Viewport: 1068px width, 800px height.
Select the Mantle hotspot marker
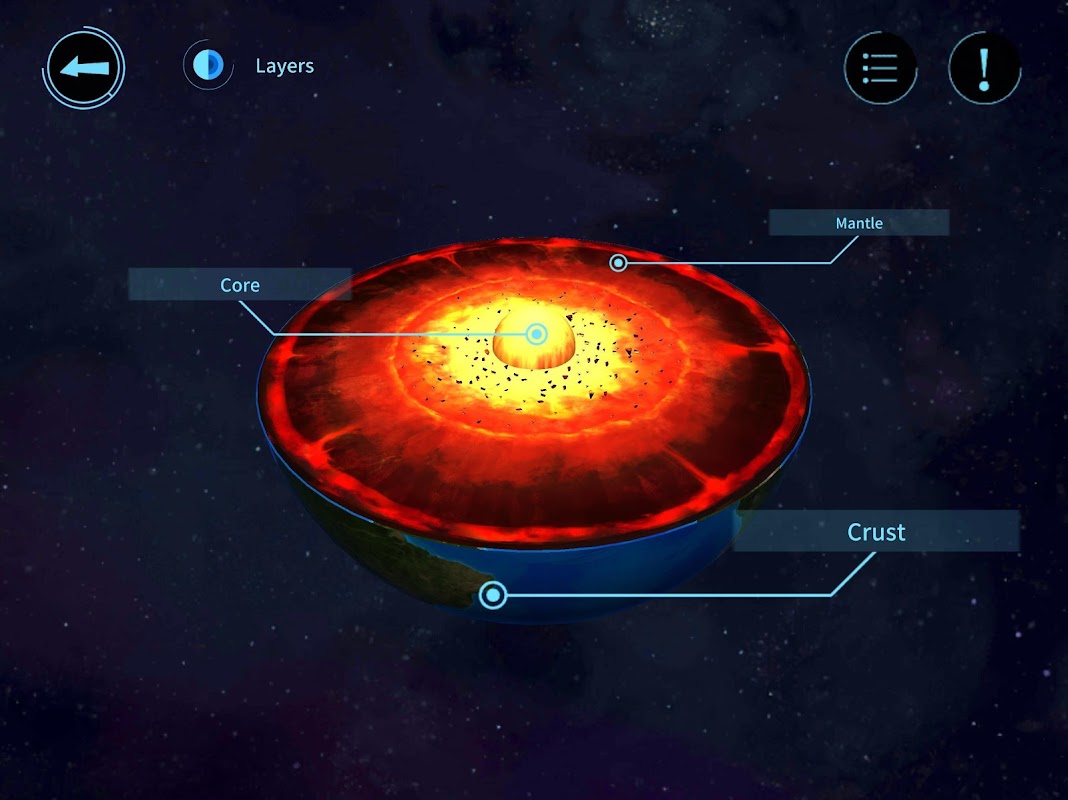619,263
